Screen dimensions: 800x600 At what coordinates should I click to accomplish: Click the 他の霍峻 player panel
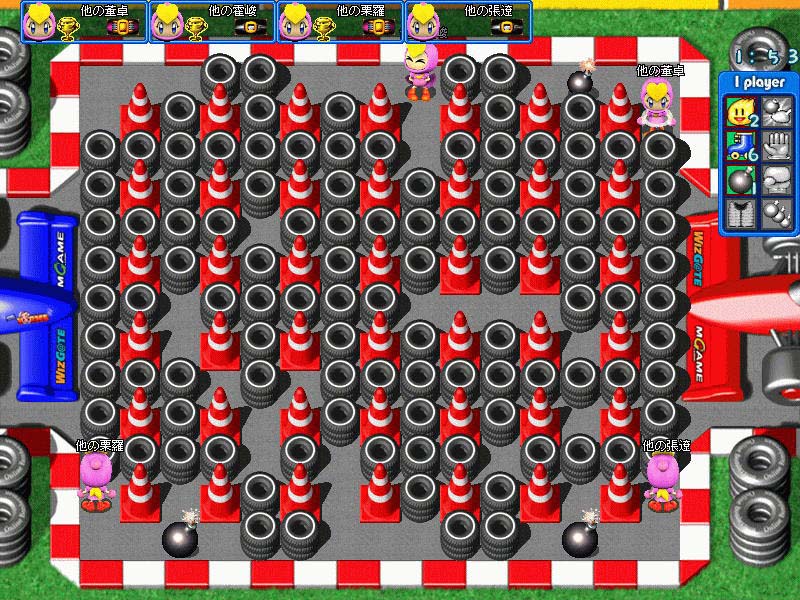[212, 22]
